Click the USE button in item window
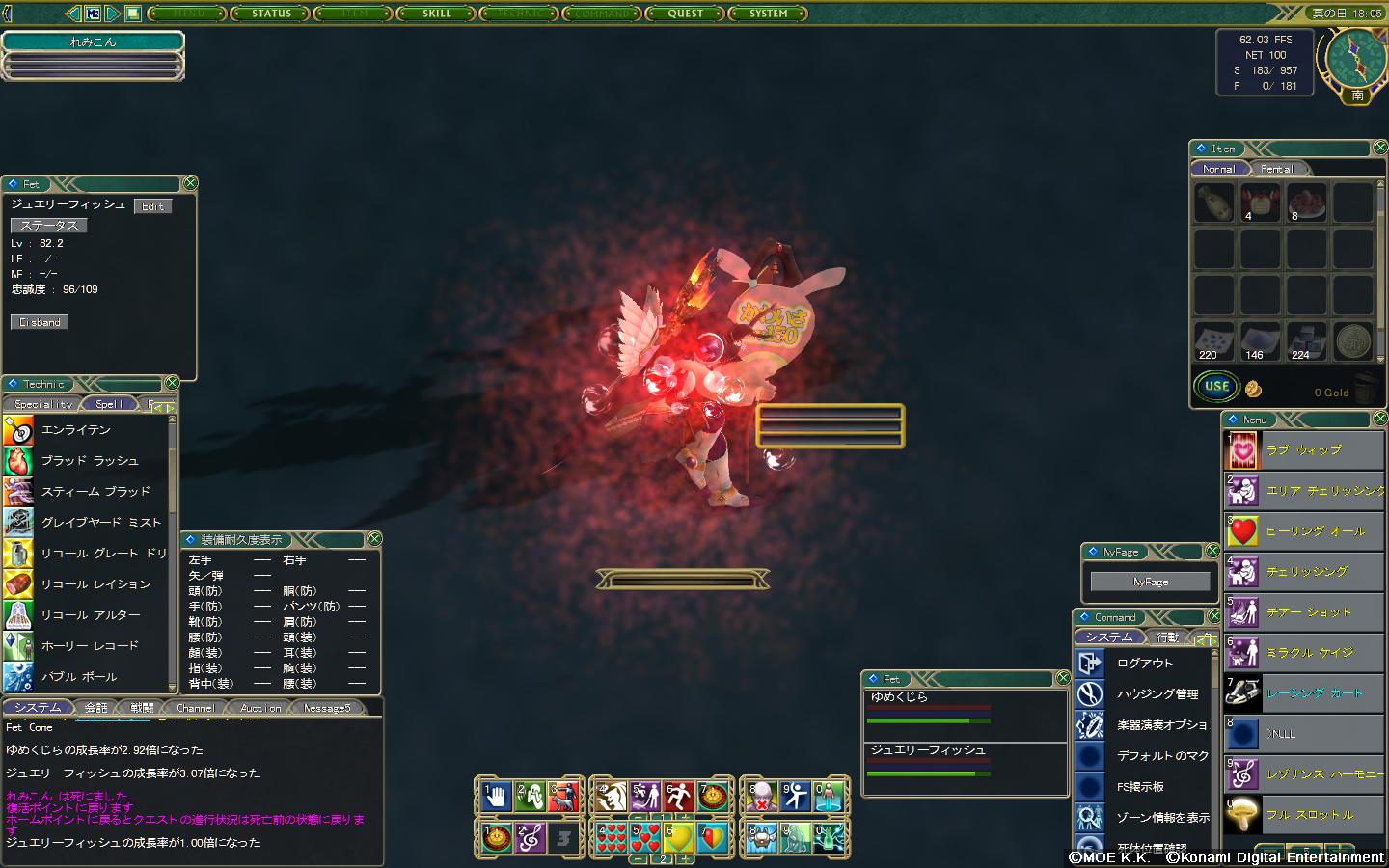The height and width of the screenshot is (868, 1389). coord(1216,387)
